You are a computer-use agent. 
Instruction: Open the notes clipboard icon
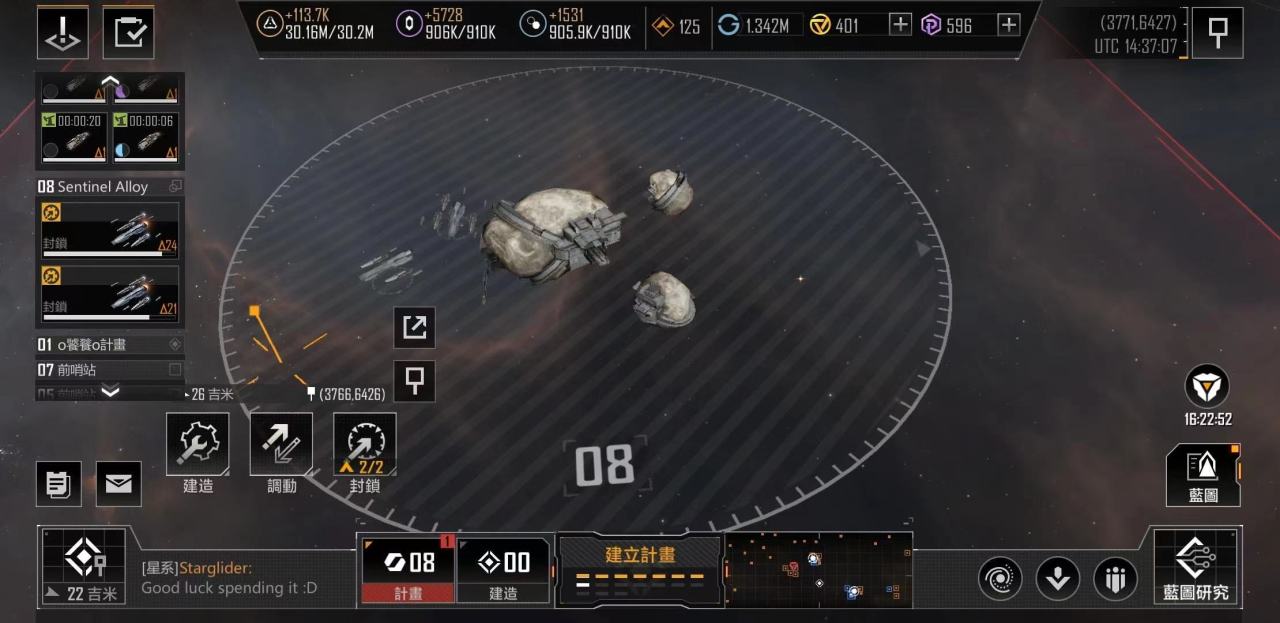click(x=59, y=484)
